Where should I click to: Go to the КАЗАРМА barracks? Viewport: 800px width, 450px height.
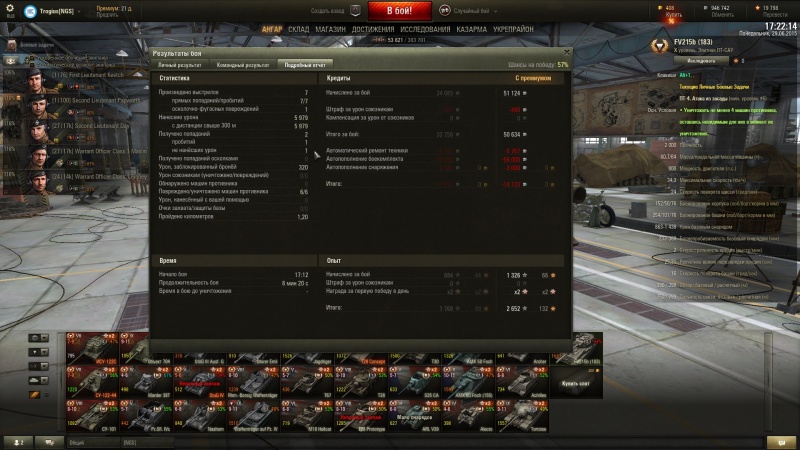pos(471,30)
